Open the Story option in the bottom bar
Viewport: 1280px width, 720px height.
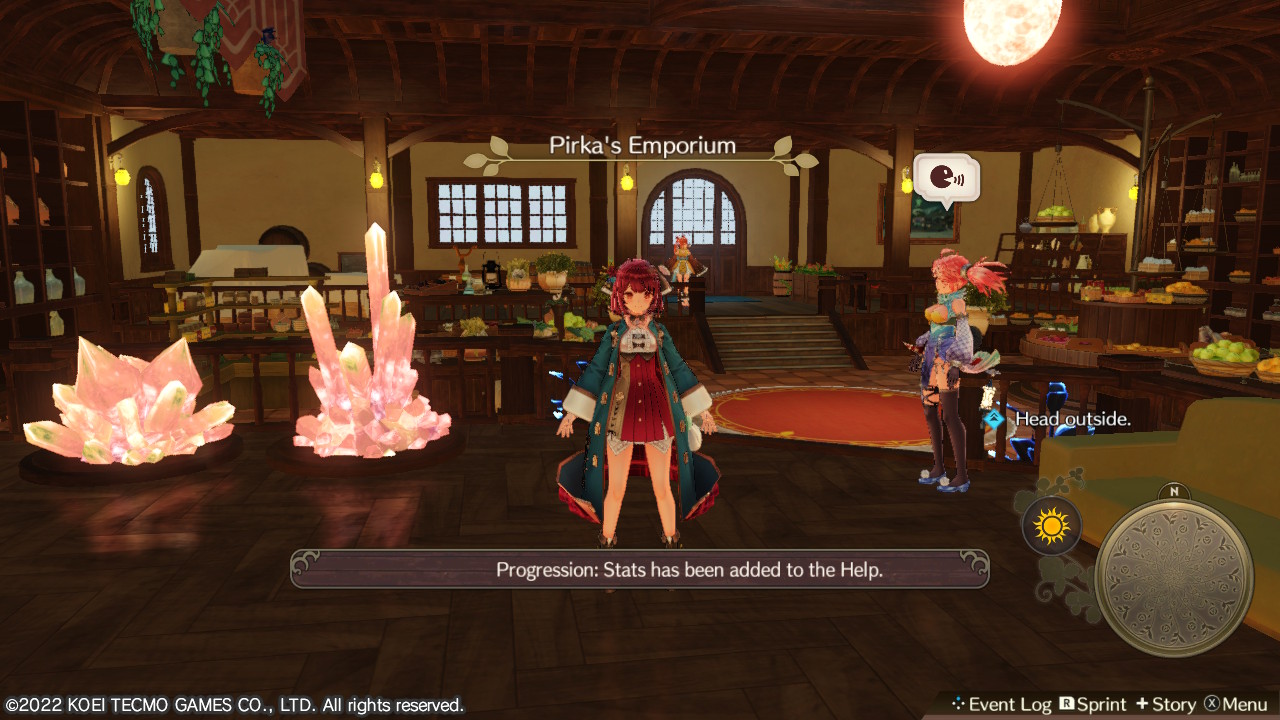tap(1165, 705)
